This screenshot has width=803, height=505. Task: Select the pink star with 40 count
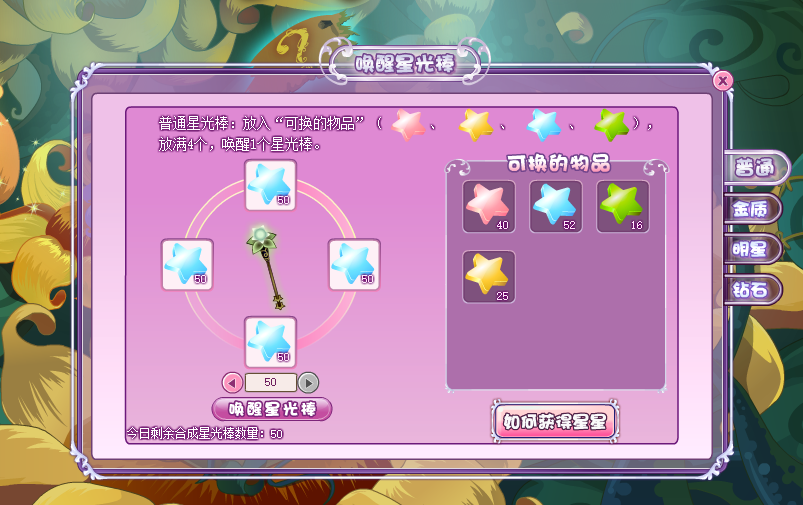(x=489, y=206)
